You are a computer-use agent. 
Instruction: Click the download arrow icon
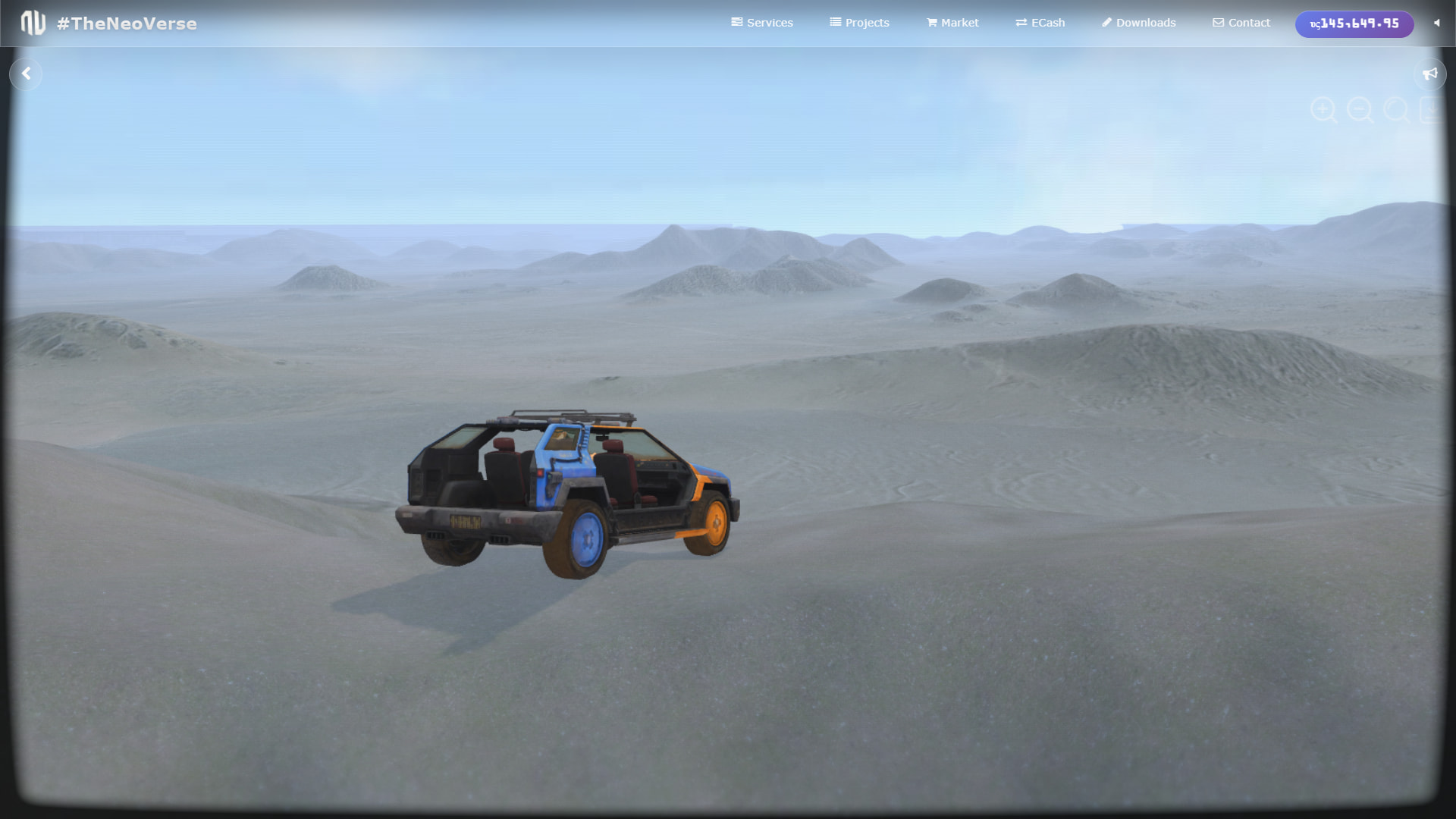(x=1431, y=110)
